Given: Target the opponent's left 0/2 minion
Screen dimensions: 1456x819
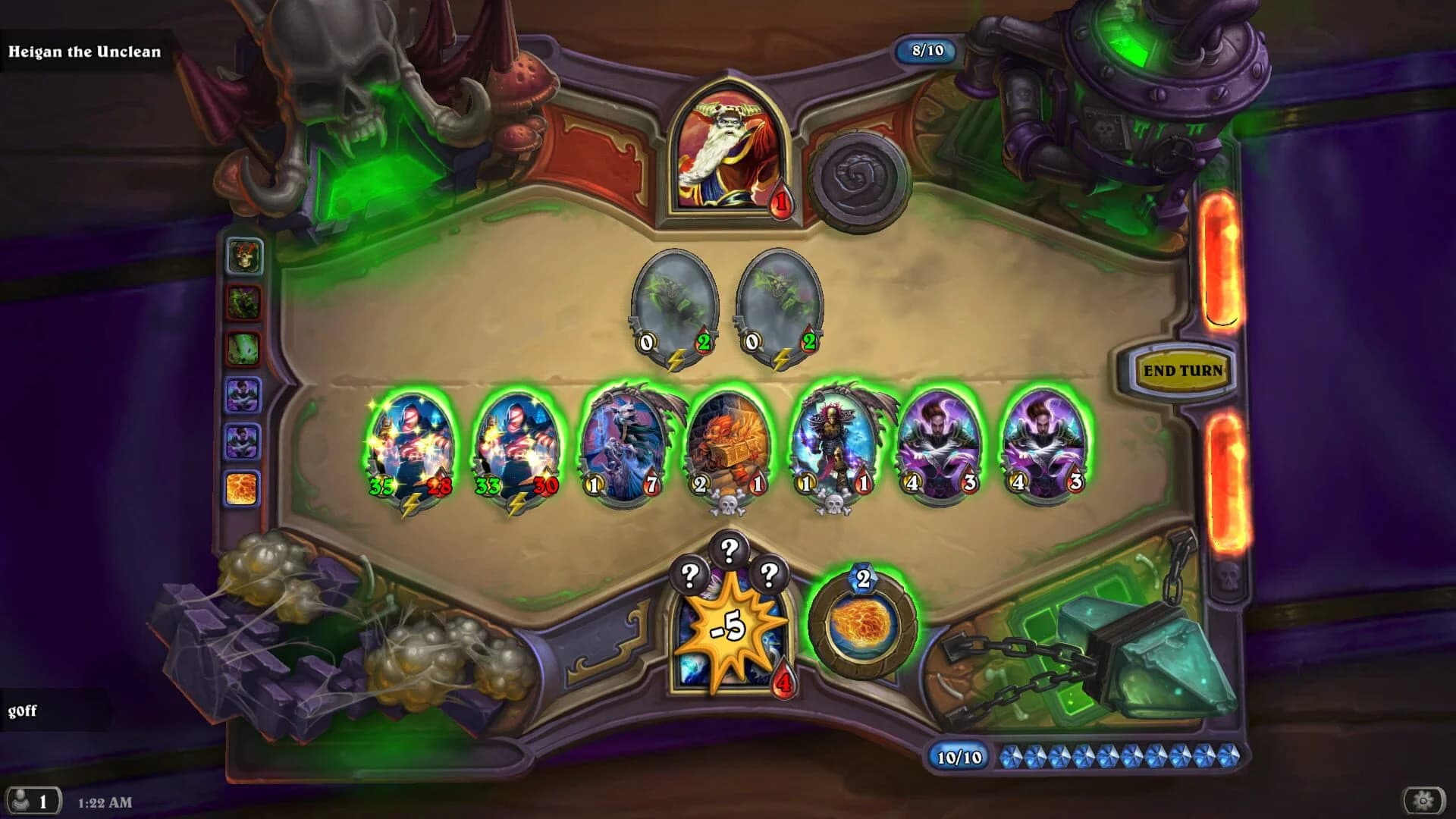Looking at the screenshot, I should pos(673,303).
